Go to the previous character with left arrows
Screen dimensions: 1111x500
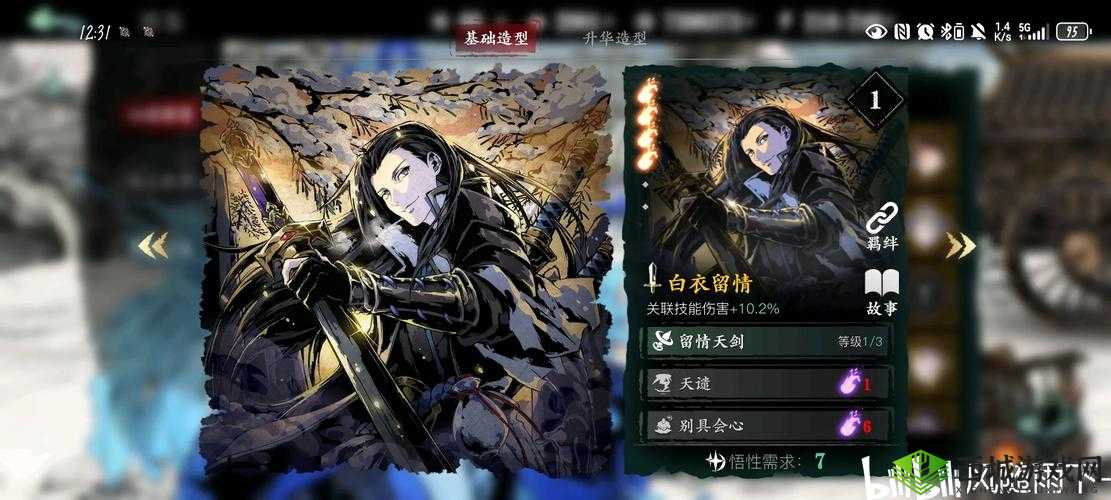click(x=152, y=245)
